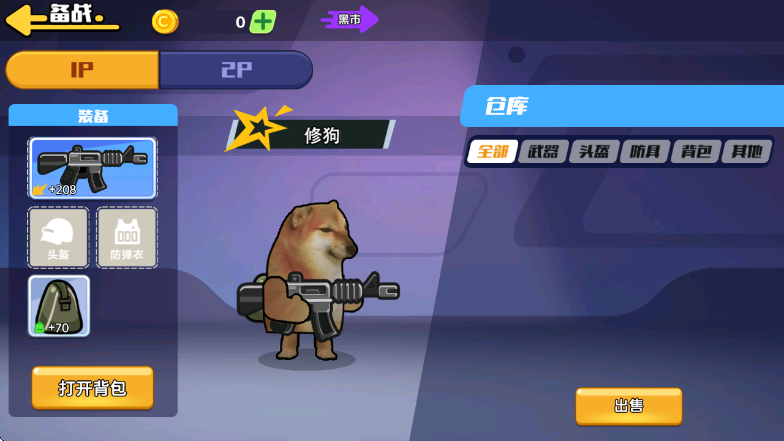
Task: Select the 头盔 helmet slot
Action: click(58, 238)
